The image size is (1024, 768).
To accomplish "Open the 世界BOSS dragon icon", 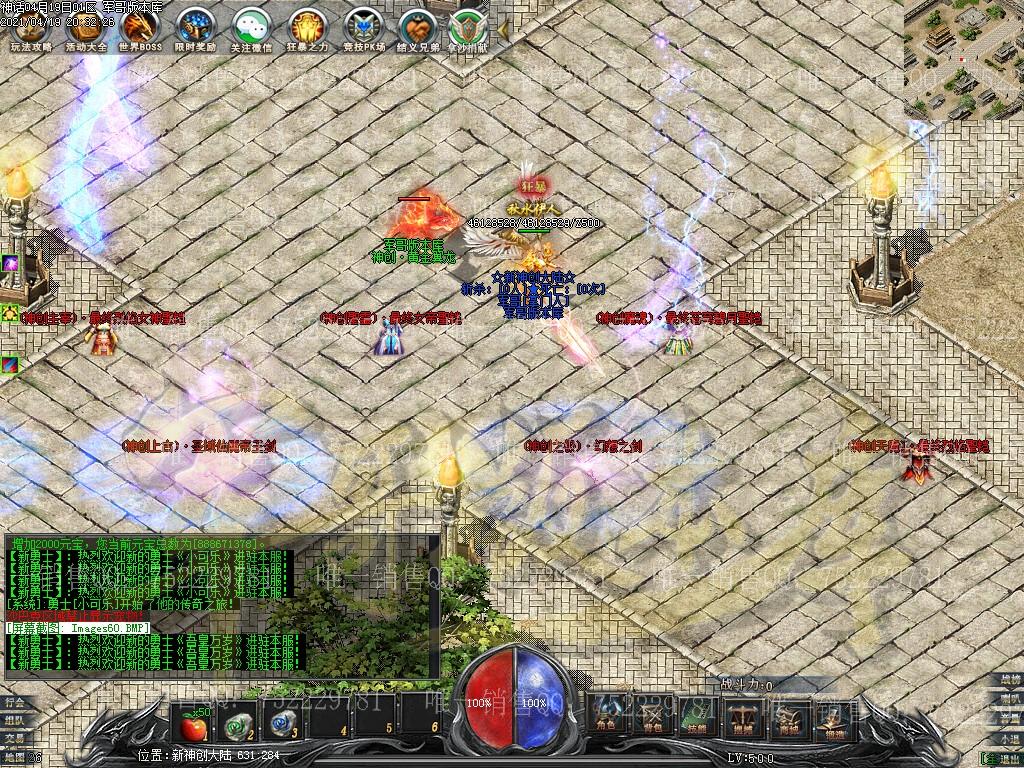I will click(140, 27).
